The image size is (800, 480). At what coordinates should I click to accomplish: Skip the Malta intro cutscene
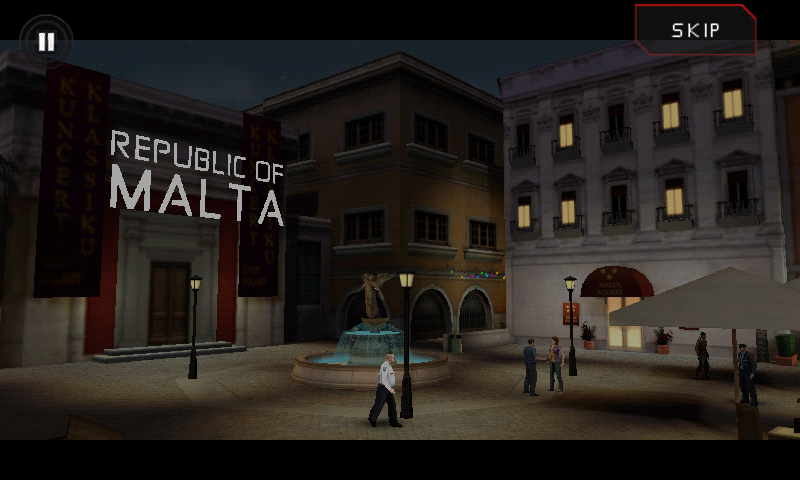(x=695, y=29)
